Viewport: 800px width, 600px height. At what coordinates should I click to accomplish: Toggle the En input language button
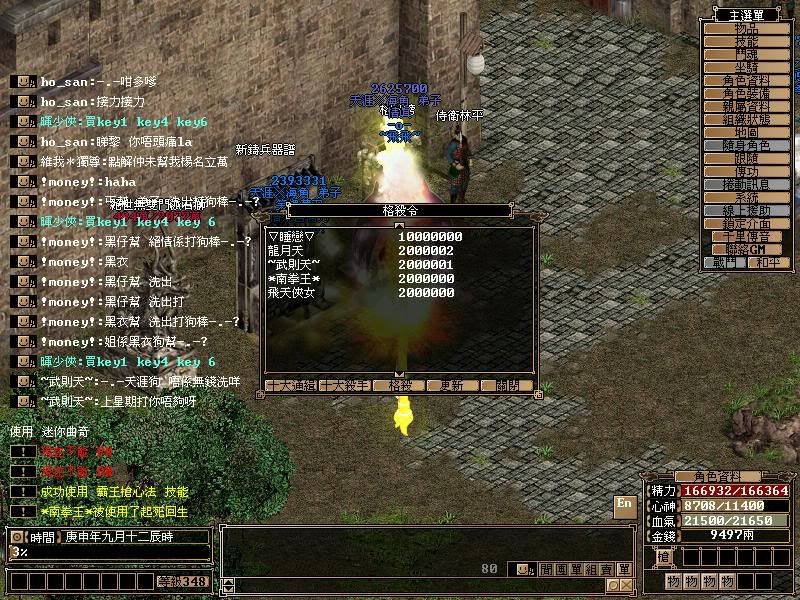(x=624, y=504)
